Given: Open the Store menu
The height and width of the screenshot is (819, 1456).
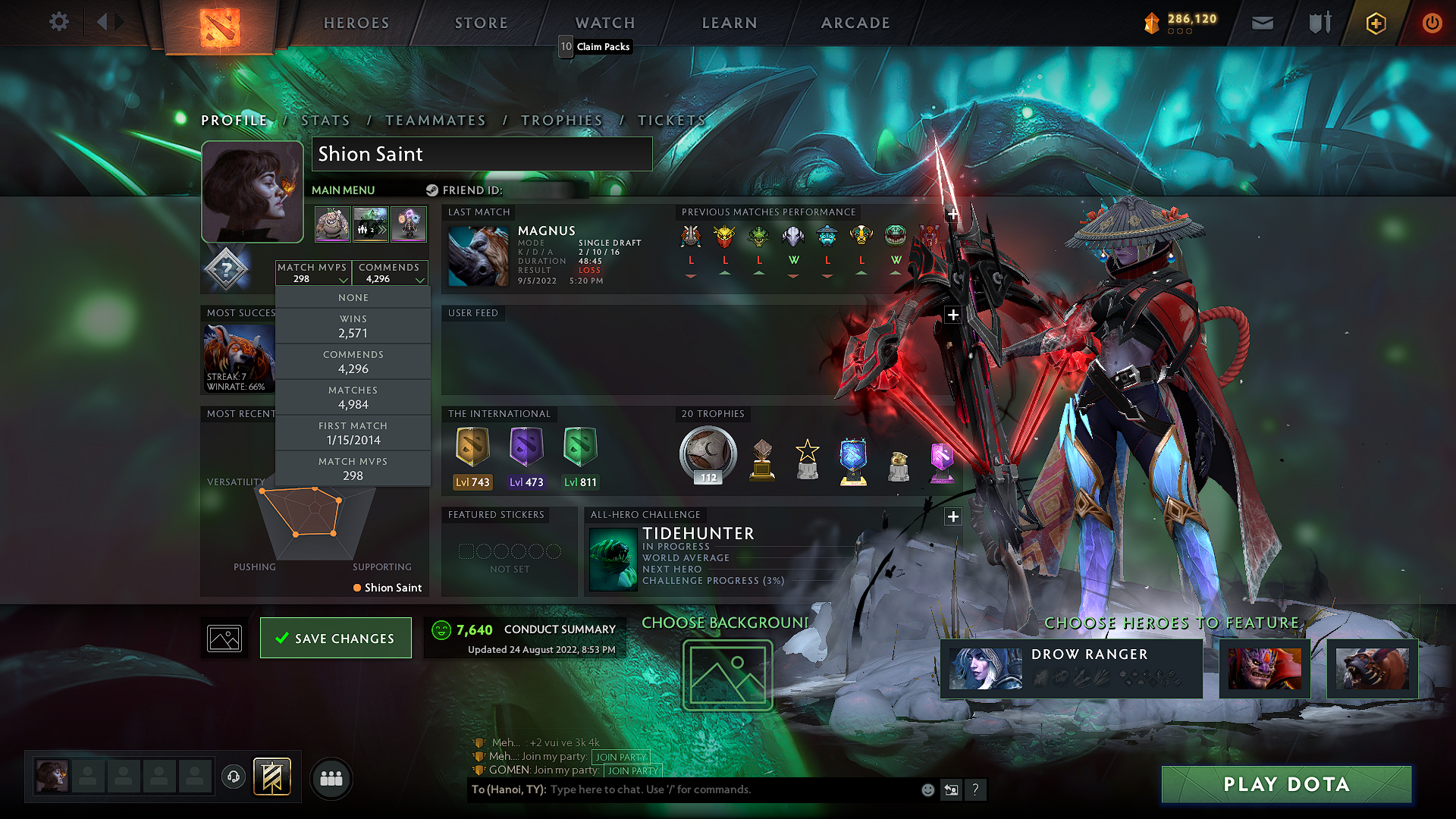Looking at the screenshot, I should click(x=482, y=23).
